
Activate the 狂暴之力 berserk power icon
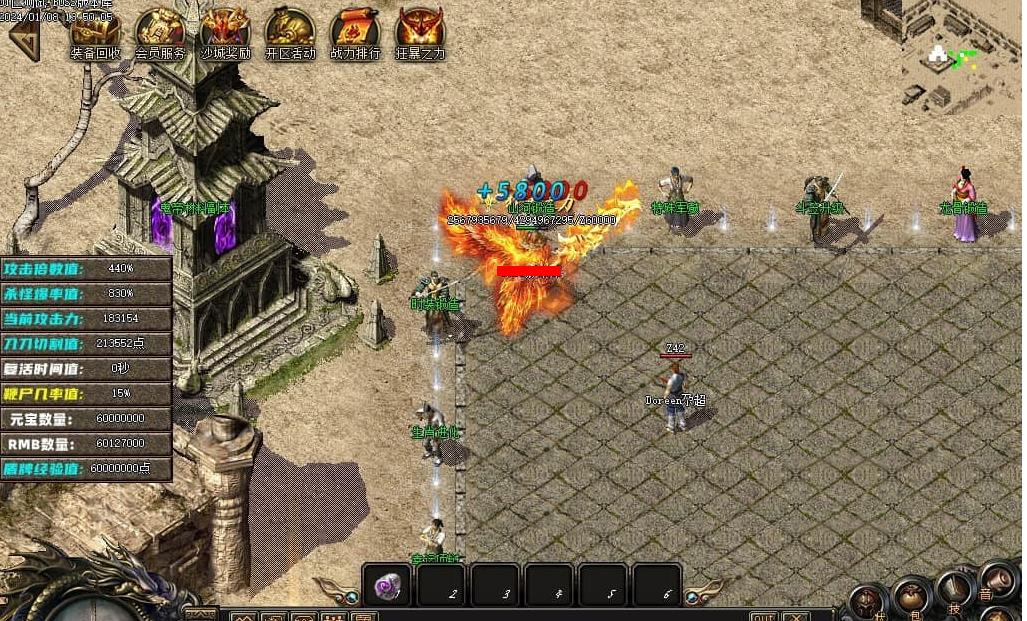point(419,31)
